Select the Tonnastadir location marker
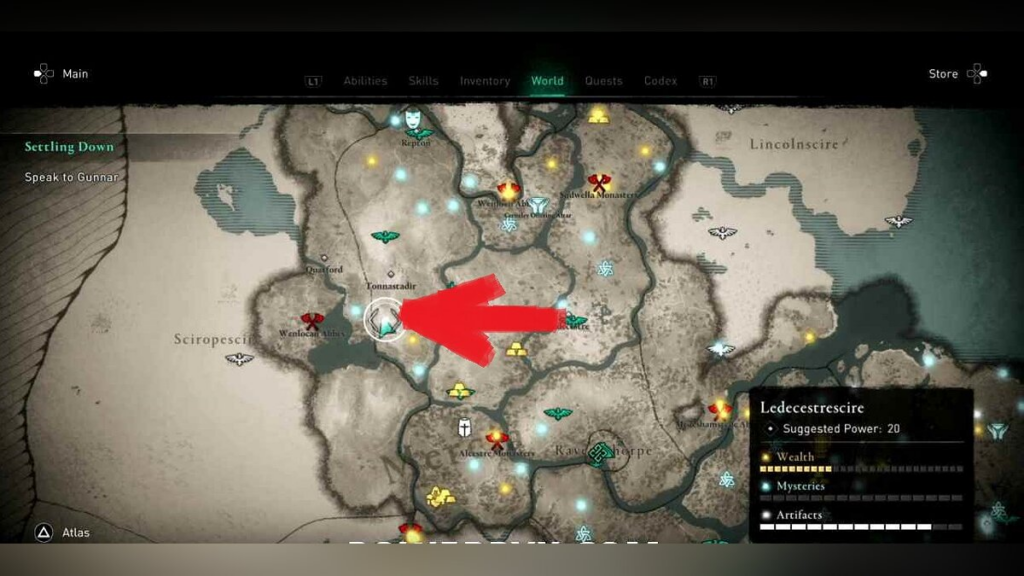Screen dimensions: 1024x576 390,274
